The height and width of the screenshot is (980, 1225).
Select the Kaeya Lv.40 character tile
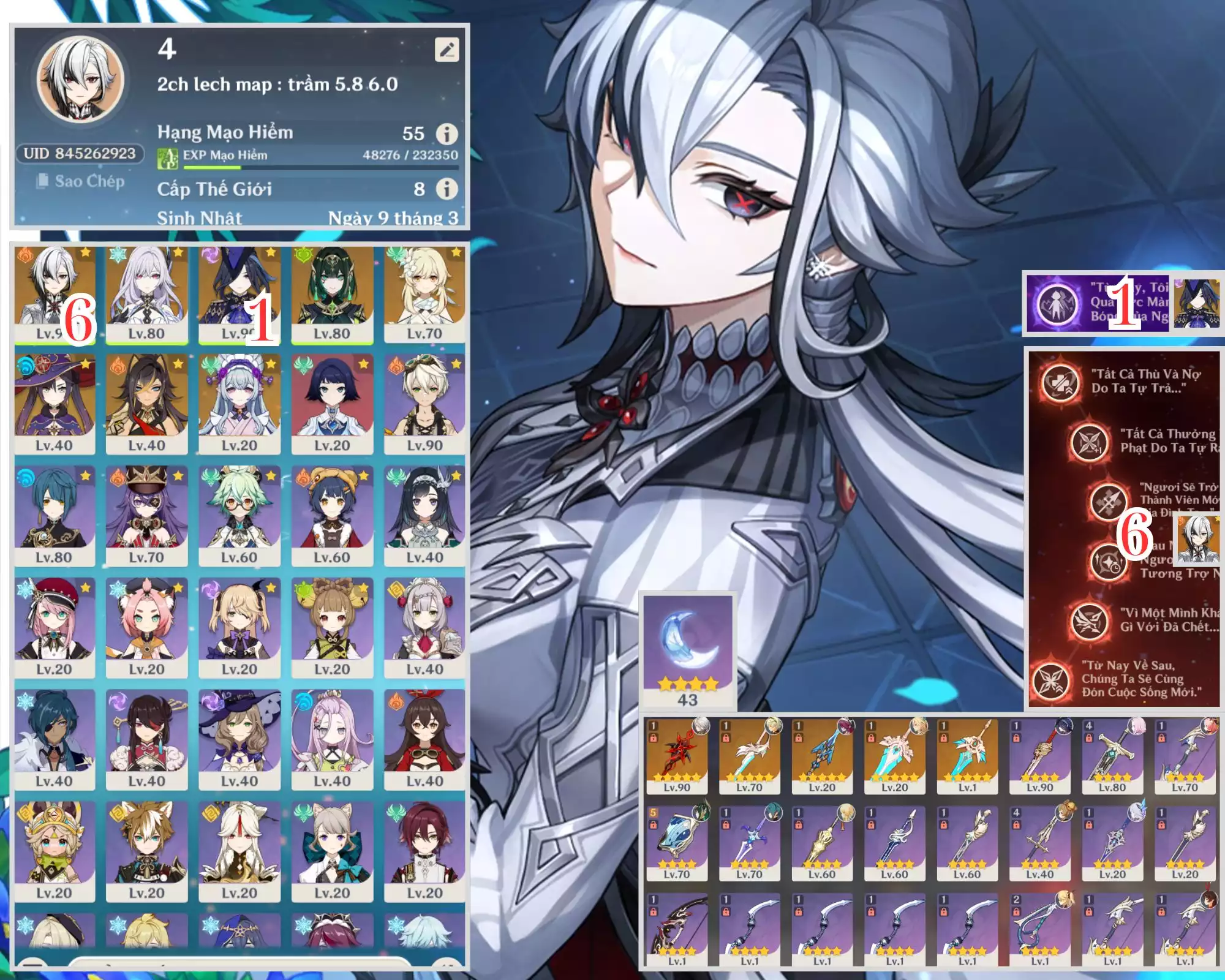click(x=55, y=739)
